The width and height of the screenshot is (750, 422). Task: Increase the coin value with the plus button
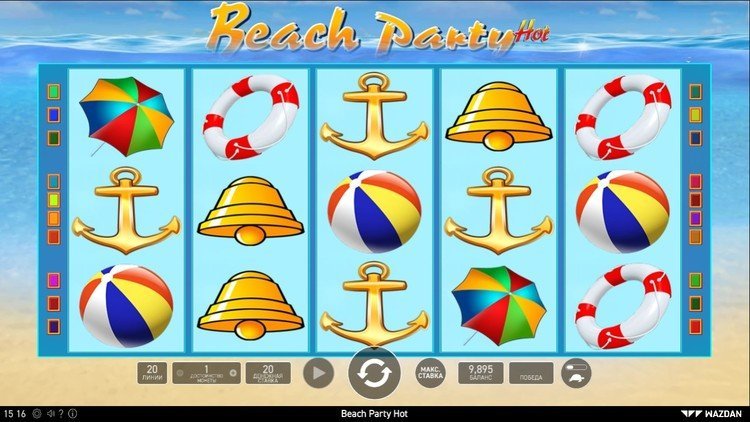tap(234, 374)
